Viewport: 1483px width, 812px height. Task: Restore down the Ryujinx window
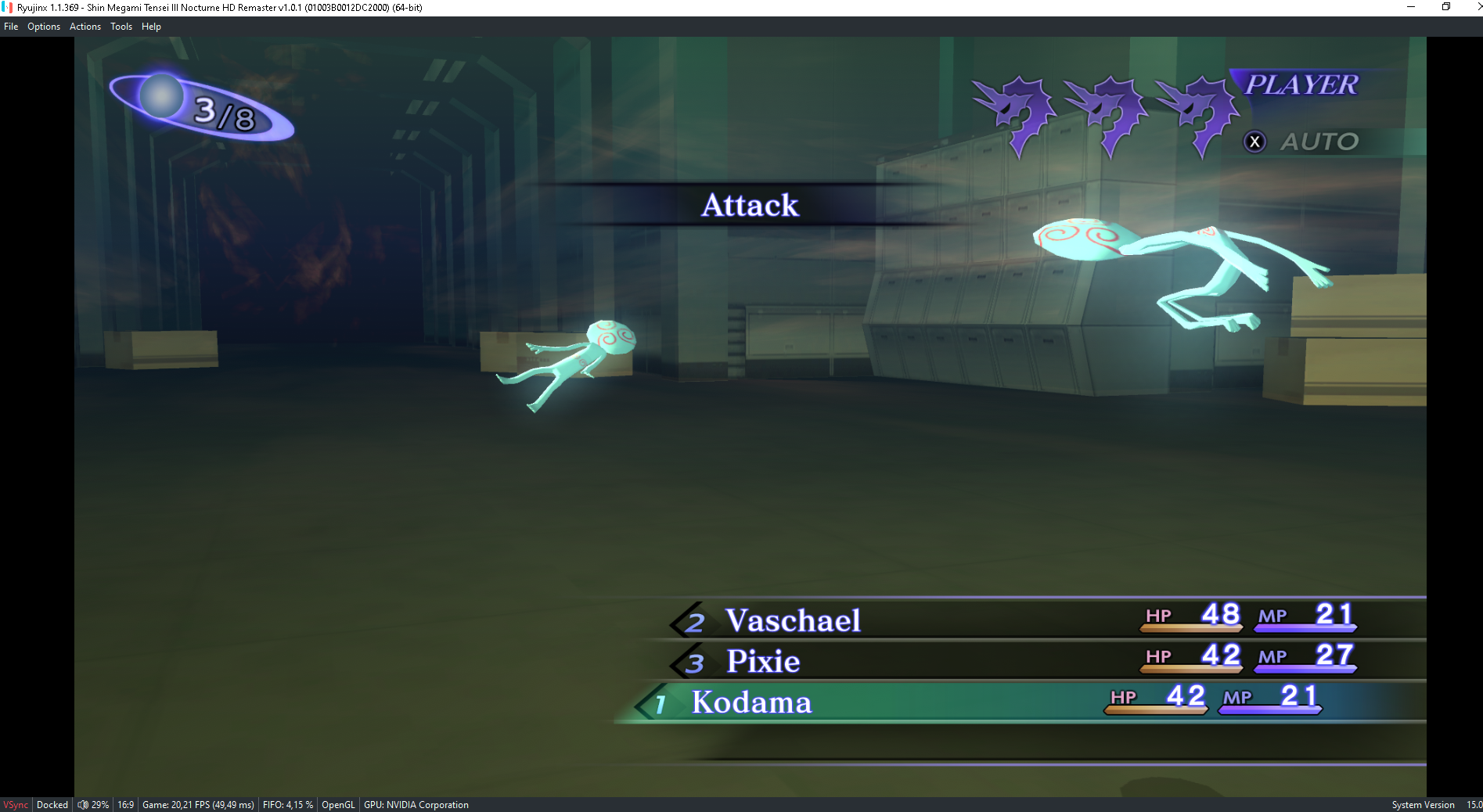point(1446,7)
